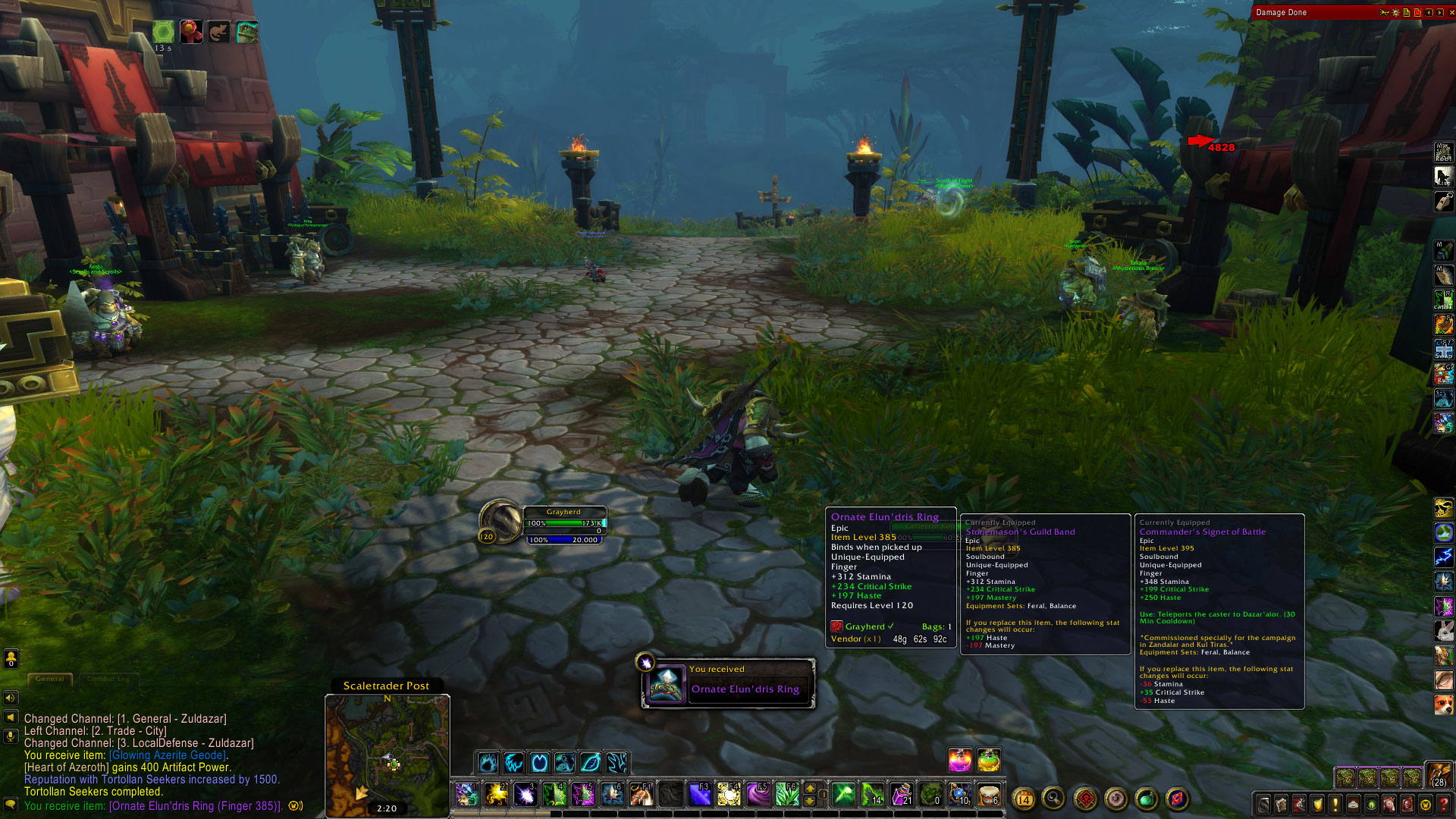Click the magnifying glass tracking button
Screen dimensions: 1456x819
click(1053, 798)
